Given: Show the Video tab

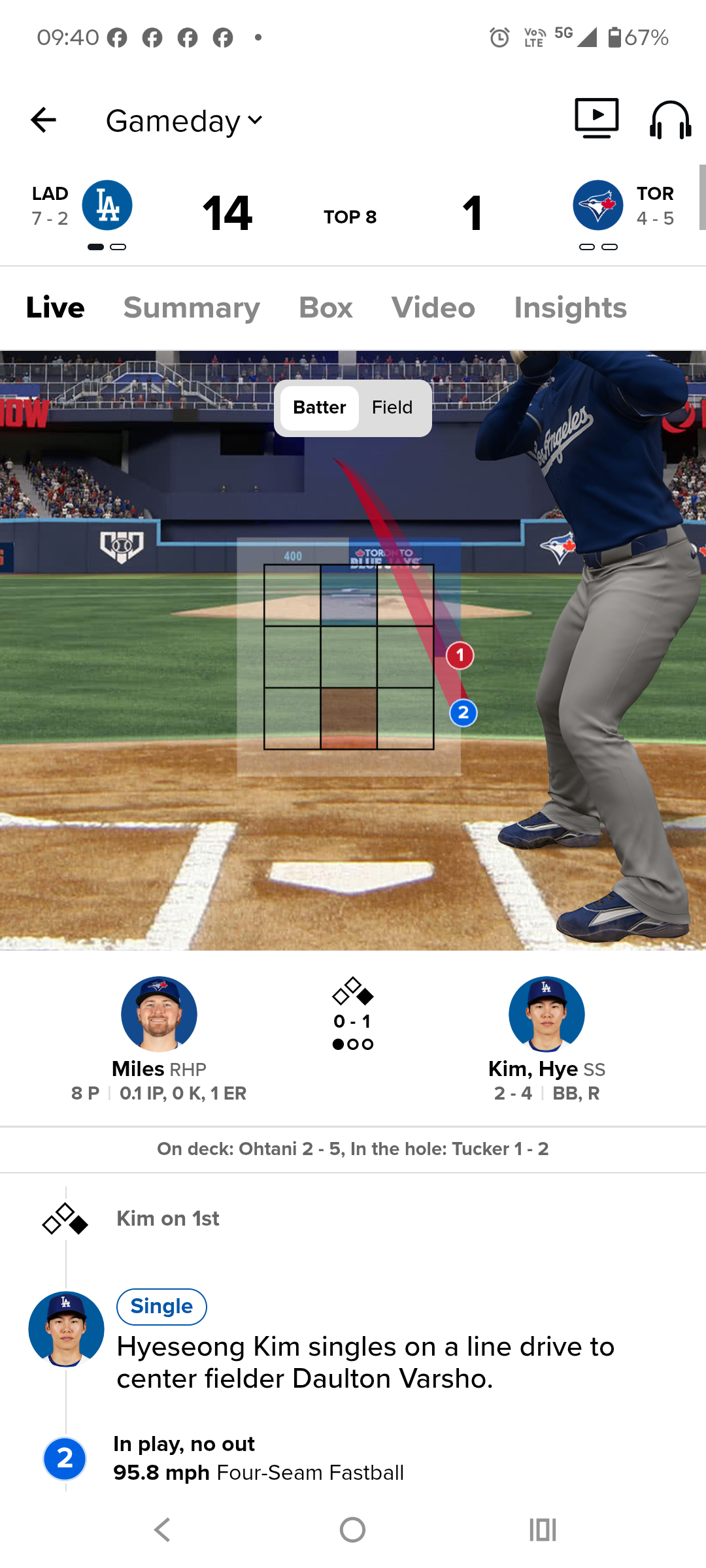Looking at the screenshot, I should 433,308.
